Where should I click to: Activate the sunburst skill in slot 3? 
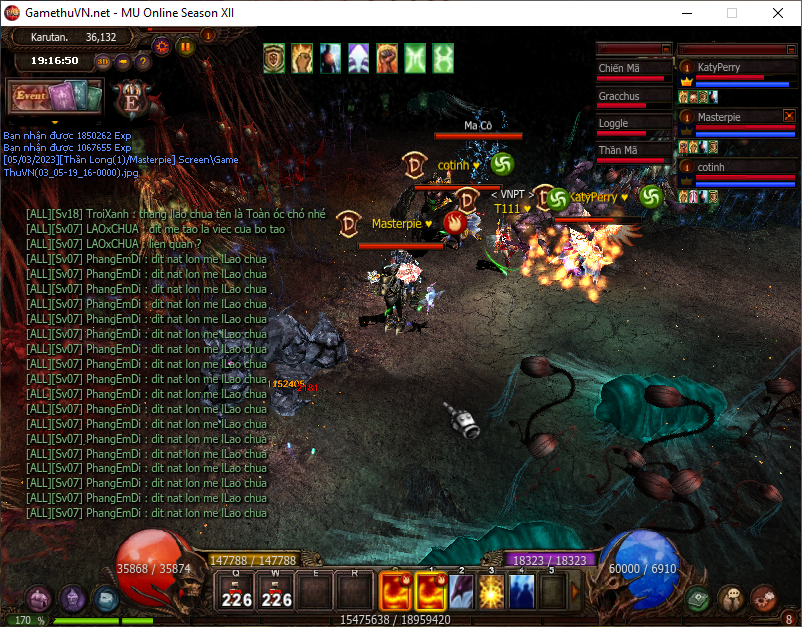[x=492, y=591]
